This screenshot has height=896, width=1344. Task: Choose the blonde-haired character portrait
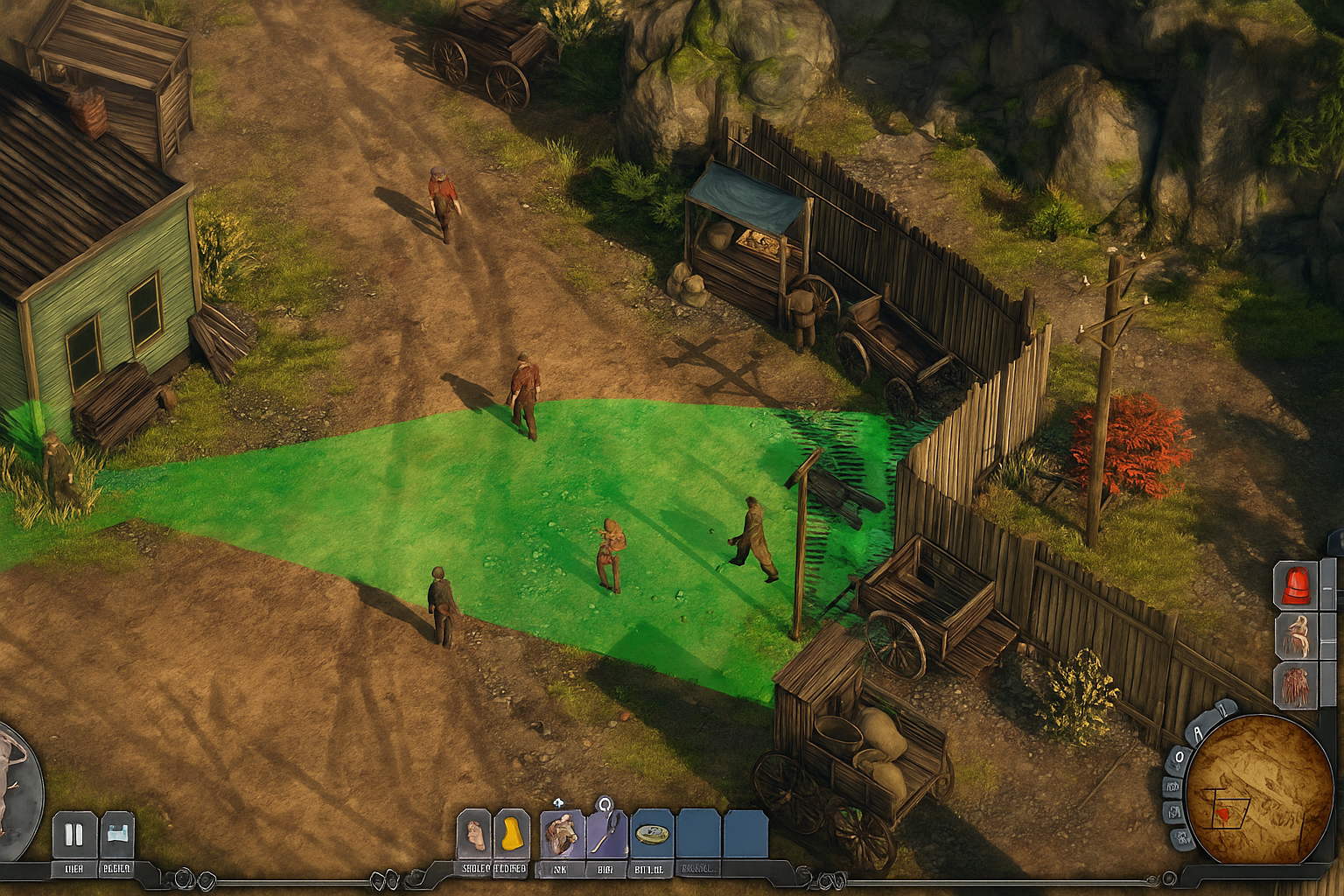[x=1296, y=635]
